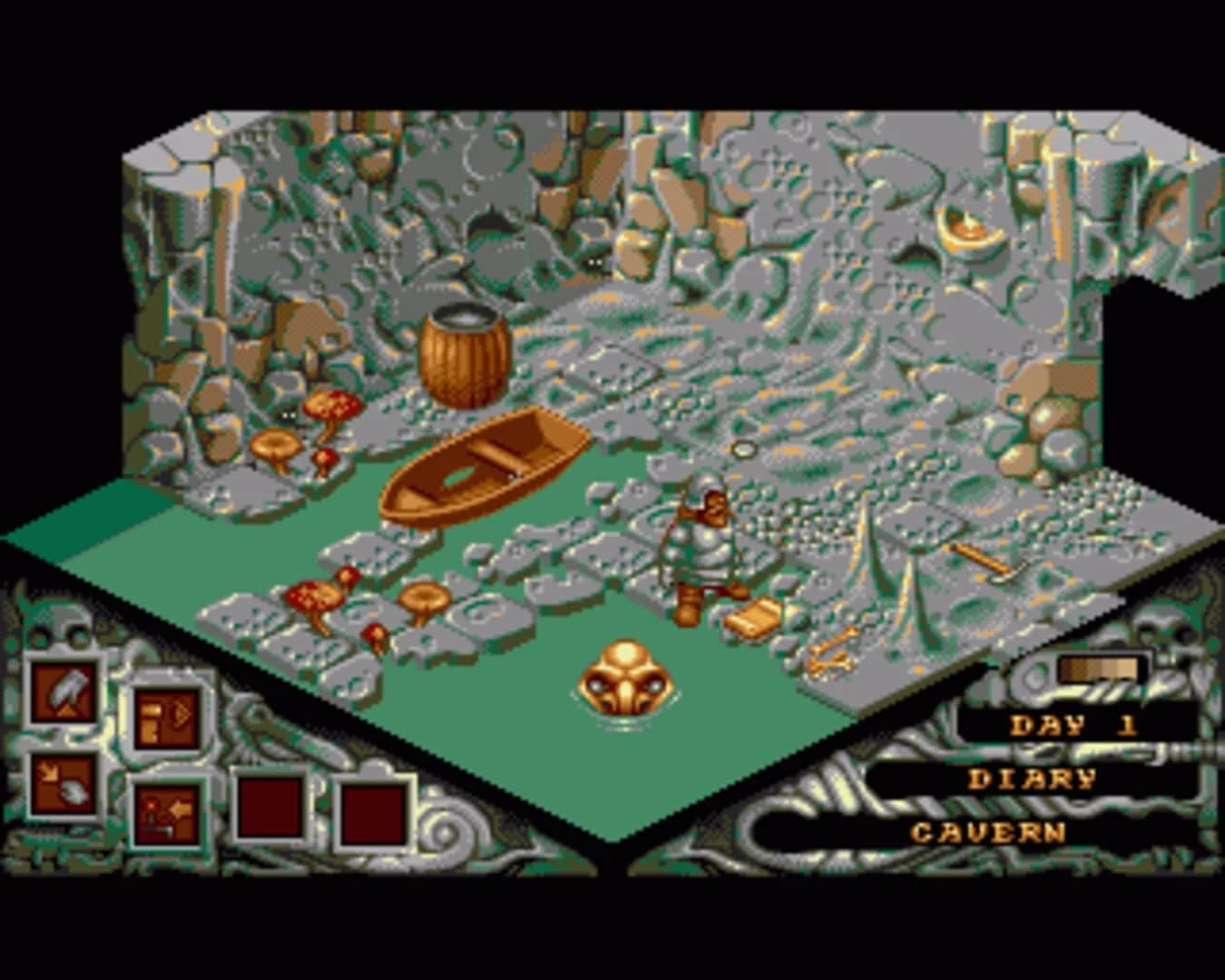Click the wooden barrel by the cave wall
Viewport: 1225px width, 980px height.
(465, 354)
